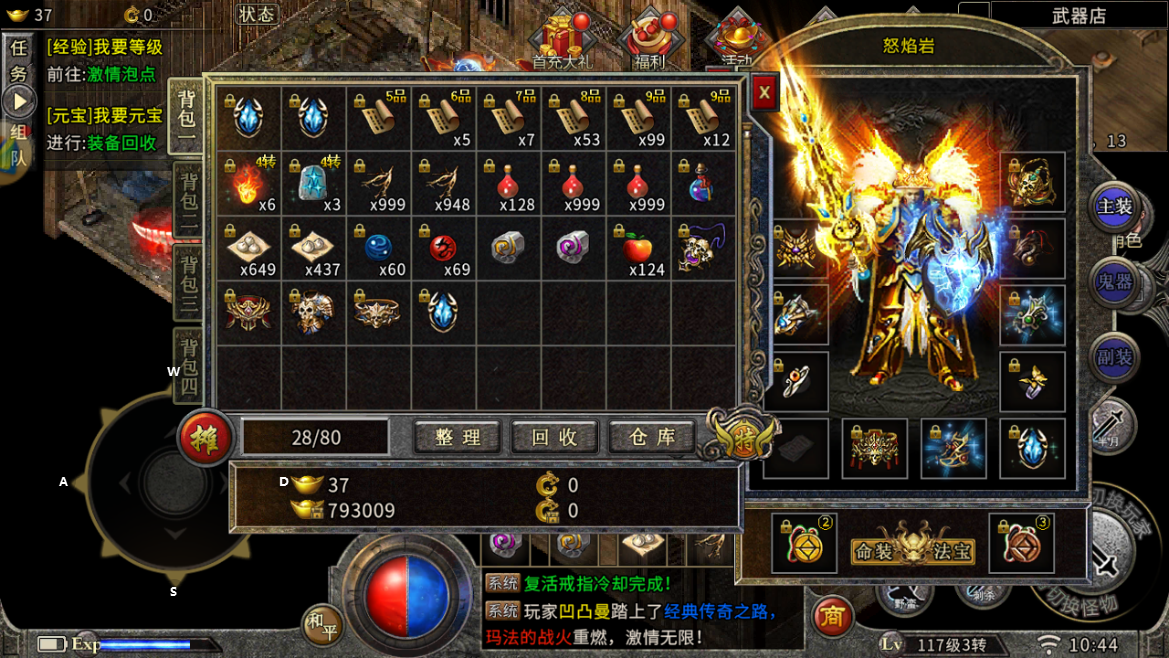Switch to the 主装 main equipment tab
The image size is (1169, 658).
1114,207
